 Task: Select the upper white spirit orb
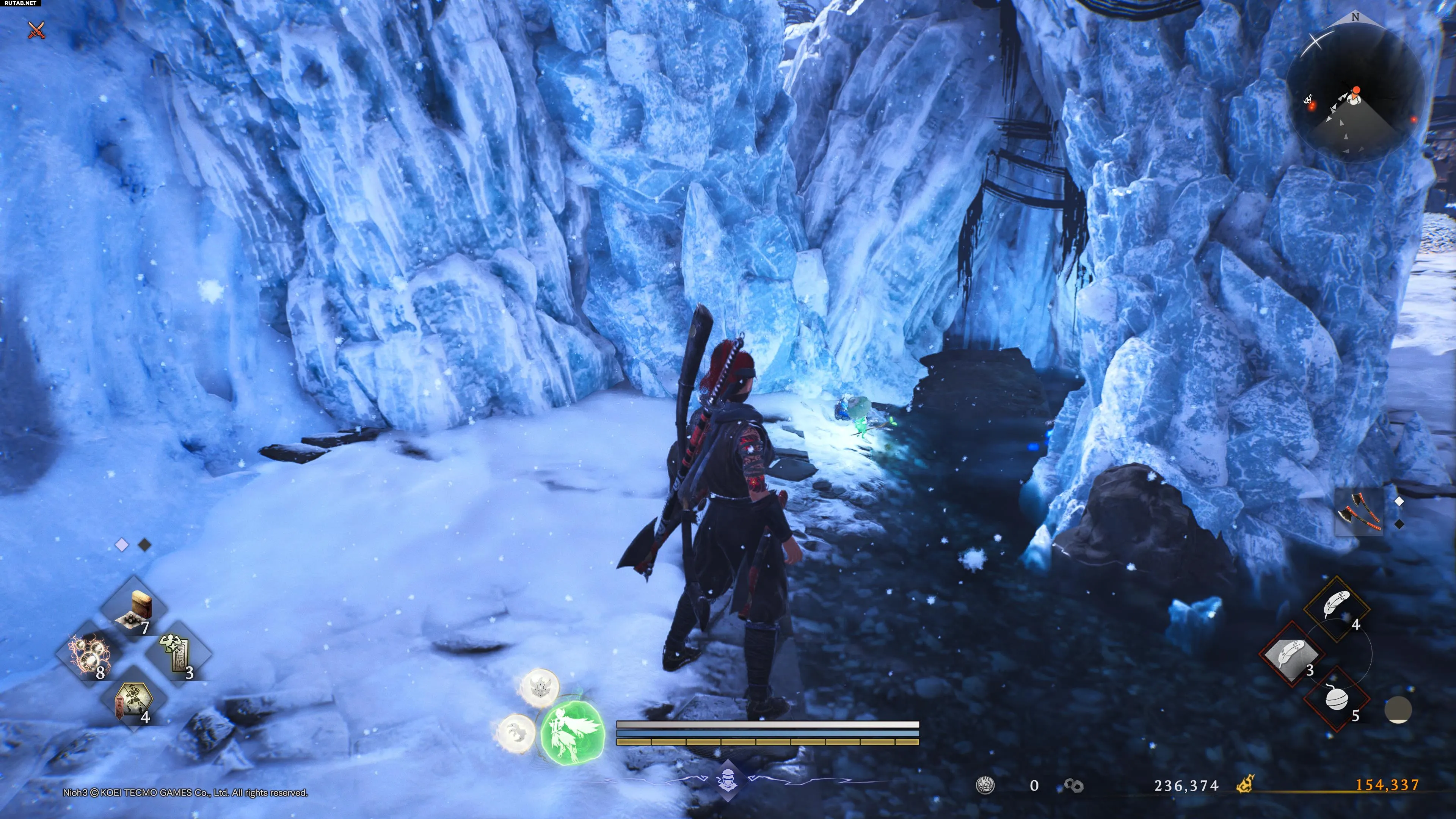540,688
